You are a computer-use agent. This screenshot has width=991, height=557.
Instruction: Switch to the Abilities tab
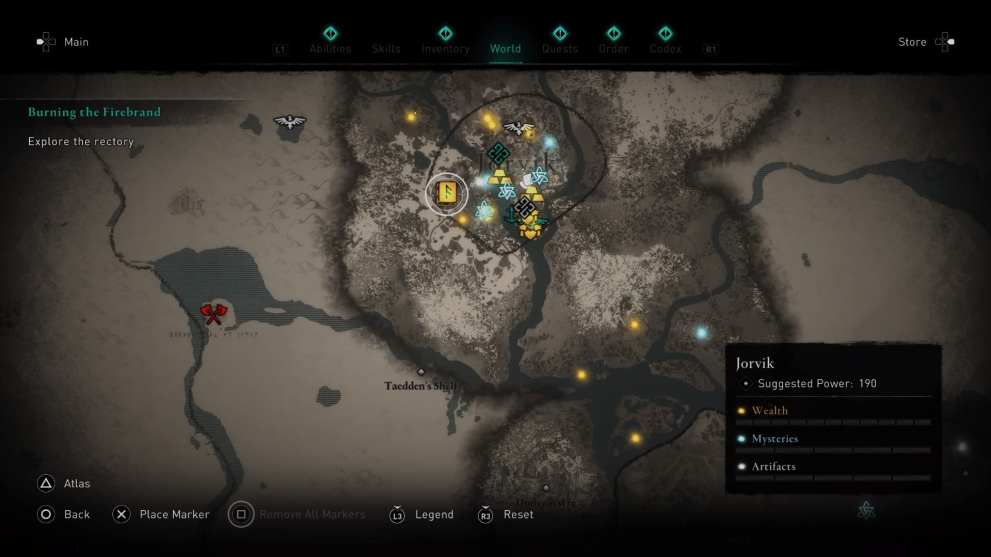pyautogui.click(x=330, y=48)
